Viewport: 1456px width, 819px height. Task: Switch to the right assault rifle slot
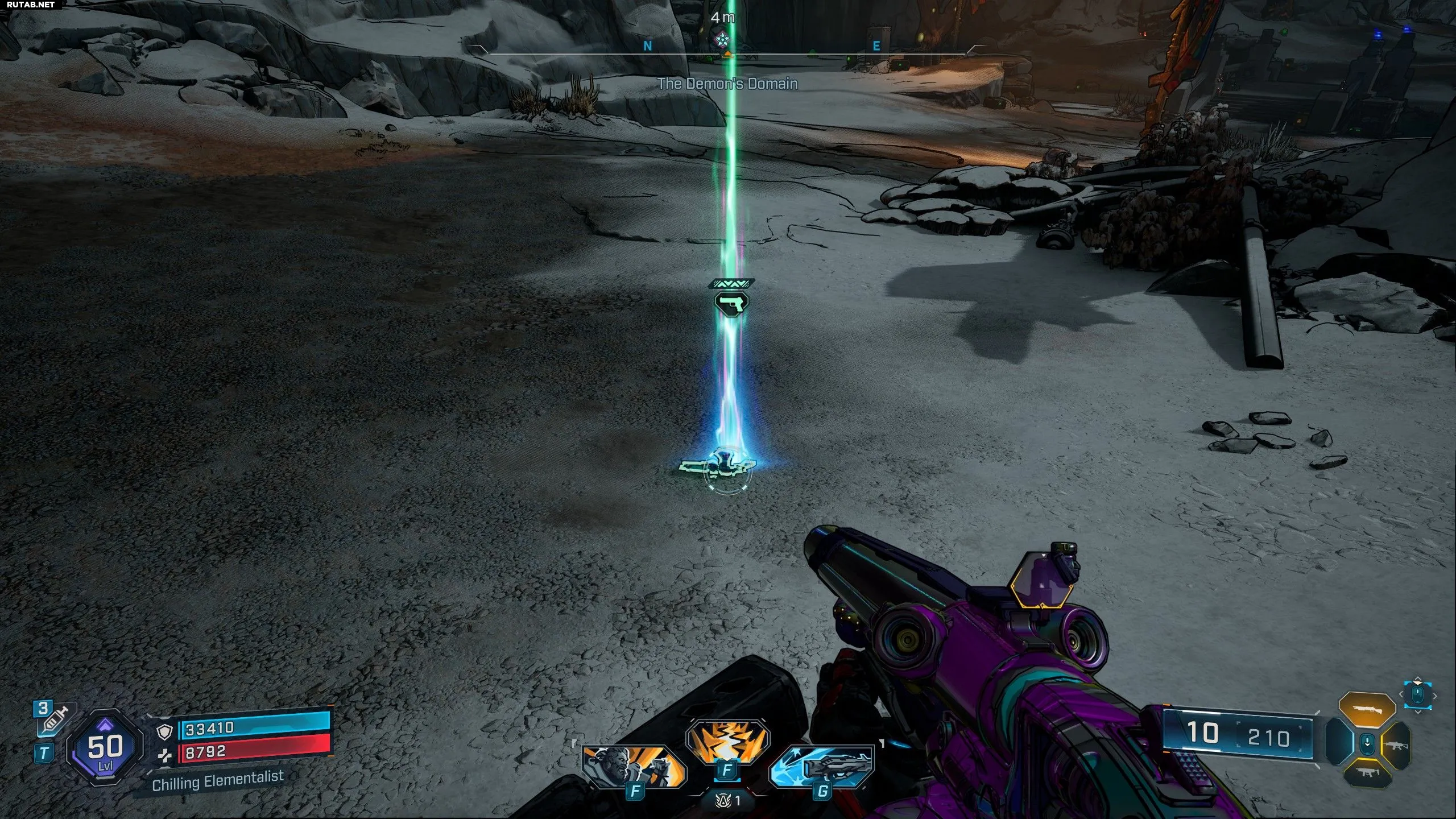[x=1396, y=744]
